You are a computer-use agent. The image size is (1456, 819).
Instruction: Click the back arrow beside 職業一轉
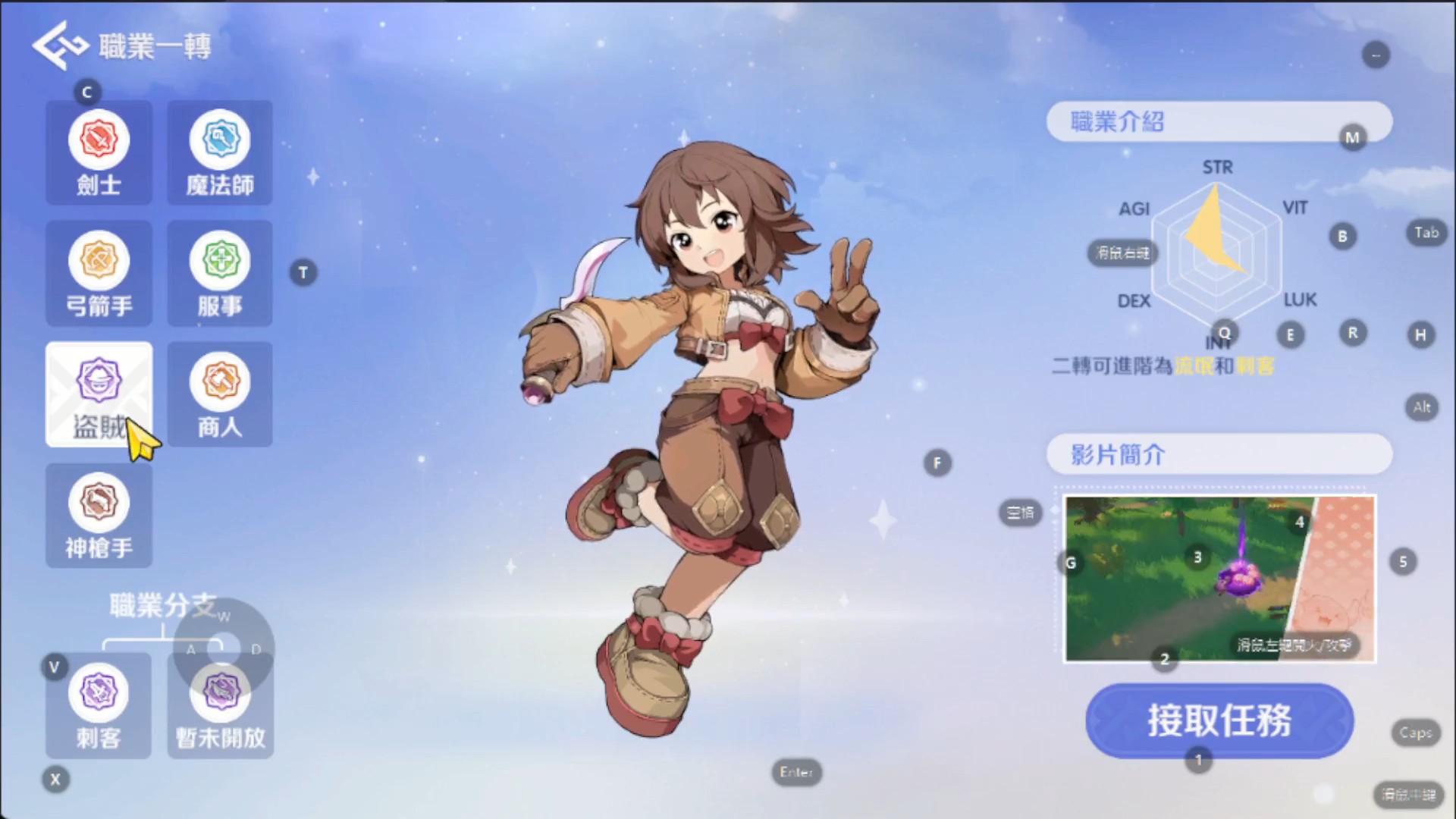[x=55, y=44]
